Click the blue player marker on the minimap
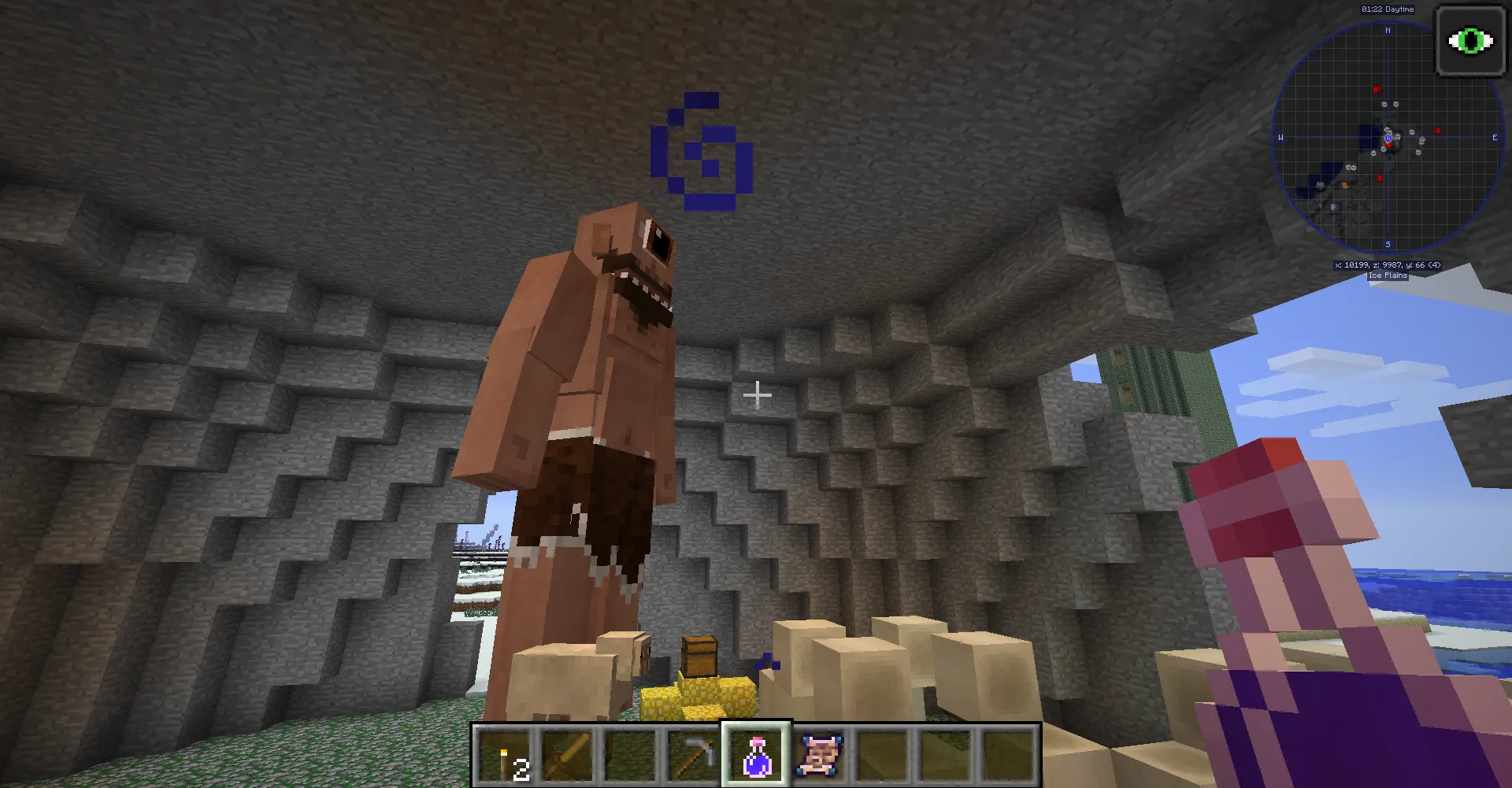This screenshot has height=788, width=1512. [x=1388, y=139]
